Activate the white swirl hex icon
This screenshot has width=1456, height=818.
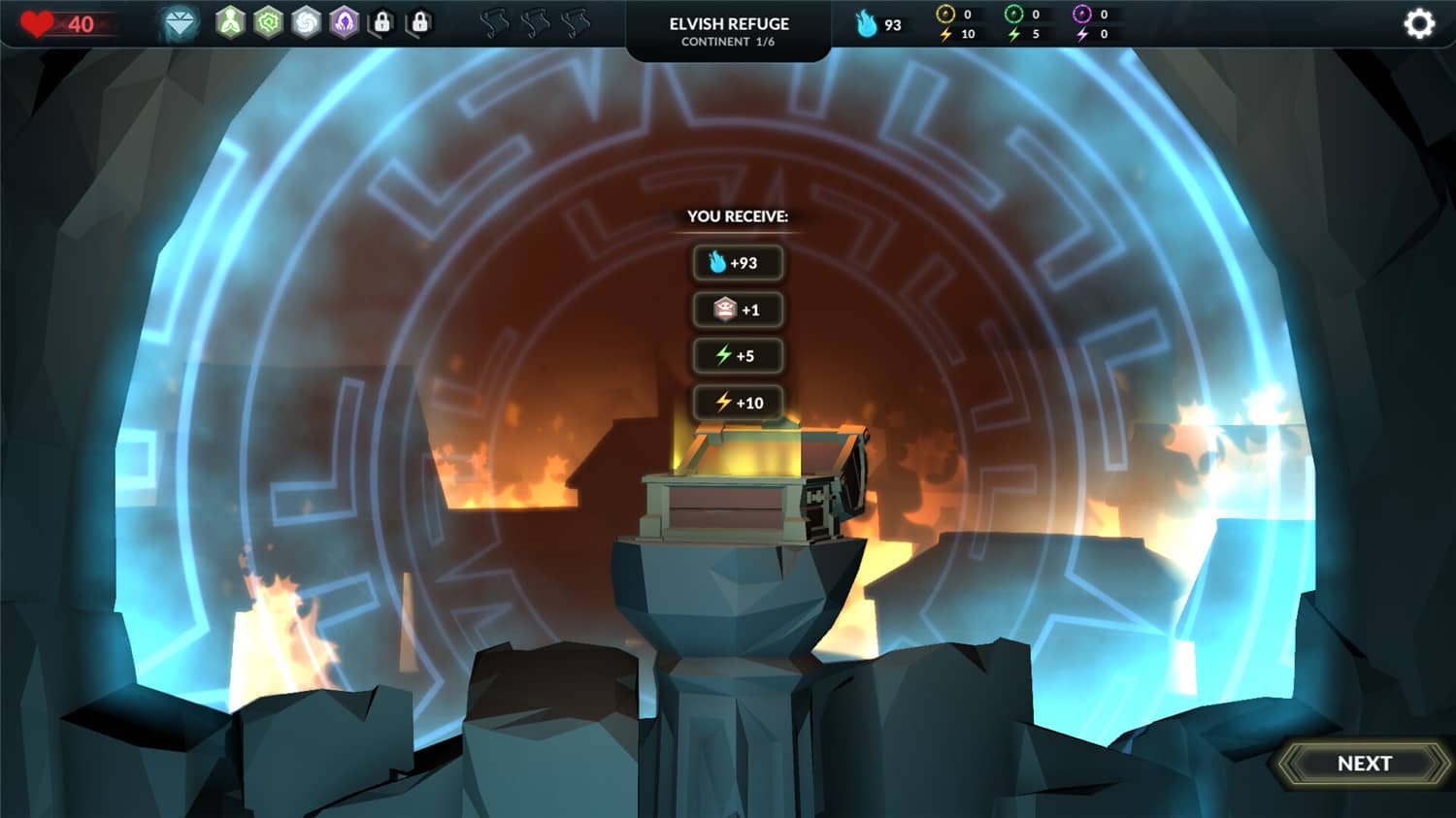click(306, 22)
